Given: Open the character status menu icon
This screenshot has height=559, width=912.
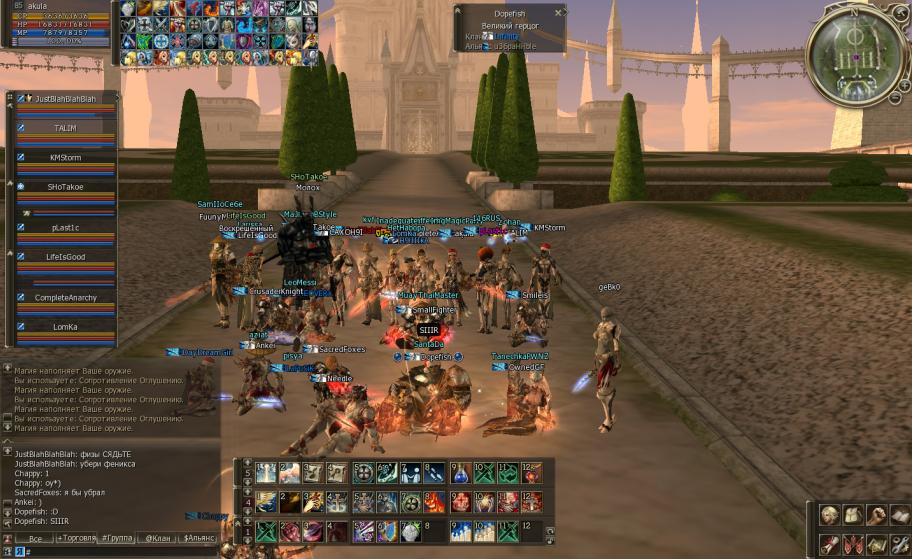Looking at the screenshot, I should coord(828,516).
